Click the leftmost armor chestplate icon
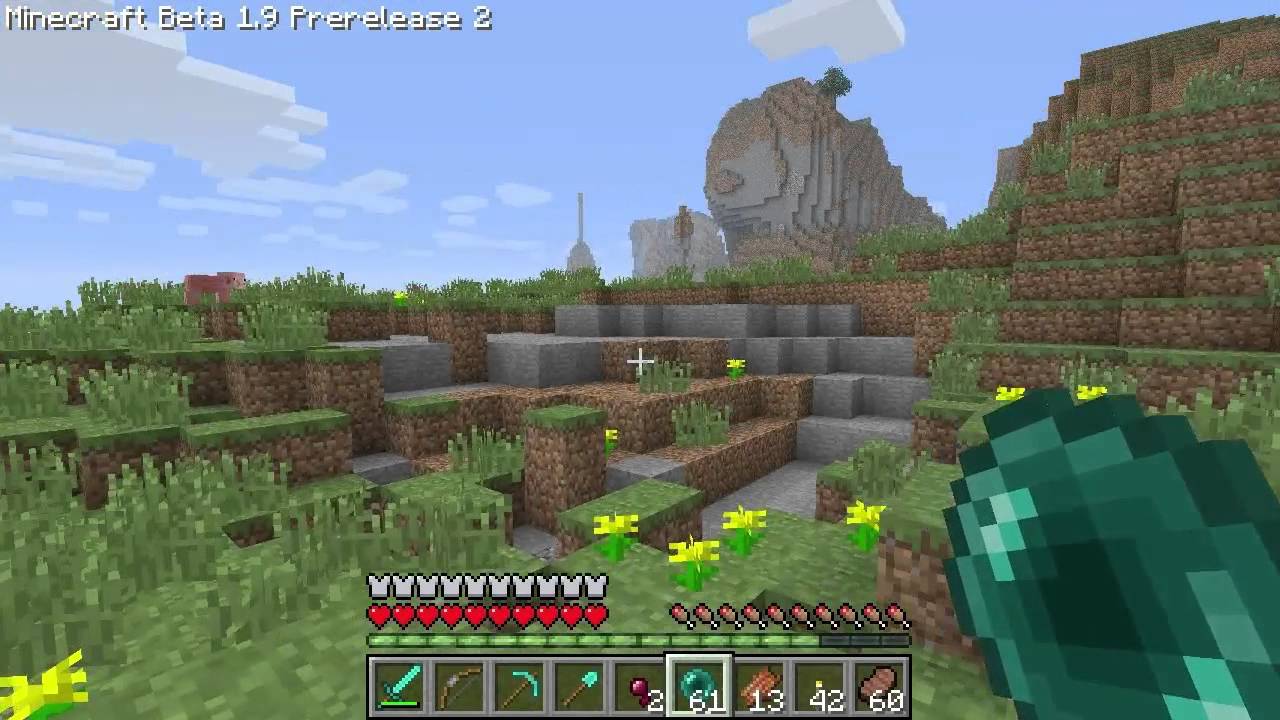The image size is (1280, 720). pos(377,583)
